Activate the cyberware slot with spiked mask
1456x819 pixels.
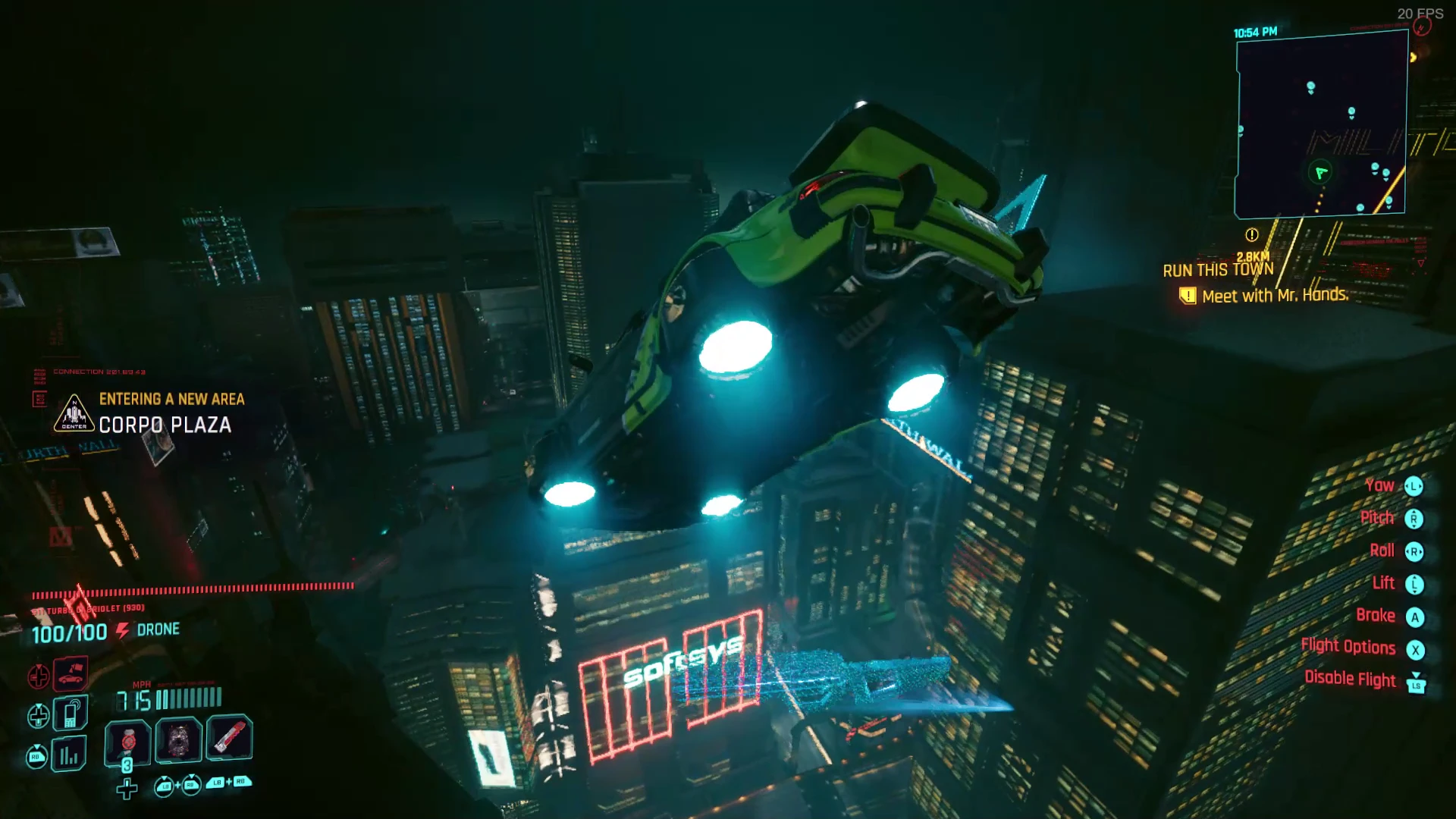(x=179, y=739)
